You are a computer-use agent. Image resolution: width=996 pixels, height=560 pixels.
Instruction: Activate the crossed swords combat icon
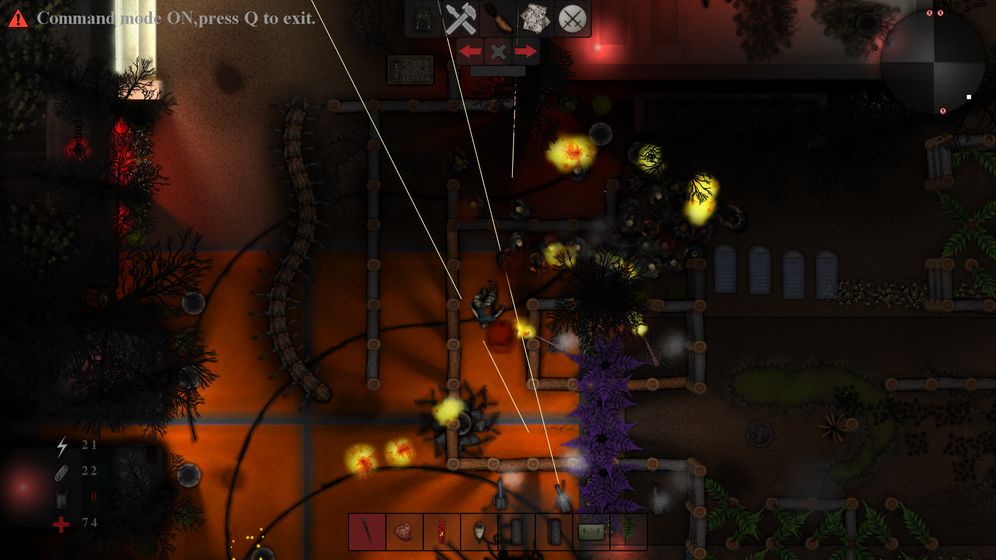[x=572, y=18]
